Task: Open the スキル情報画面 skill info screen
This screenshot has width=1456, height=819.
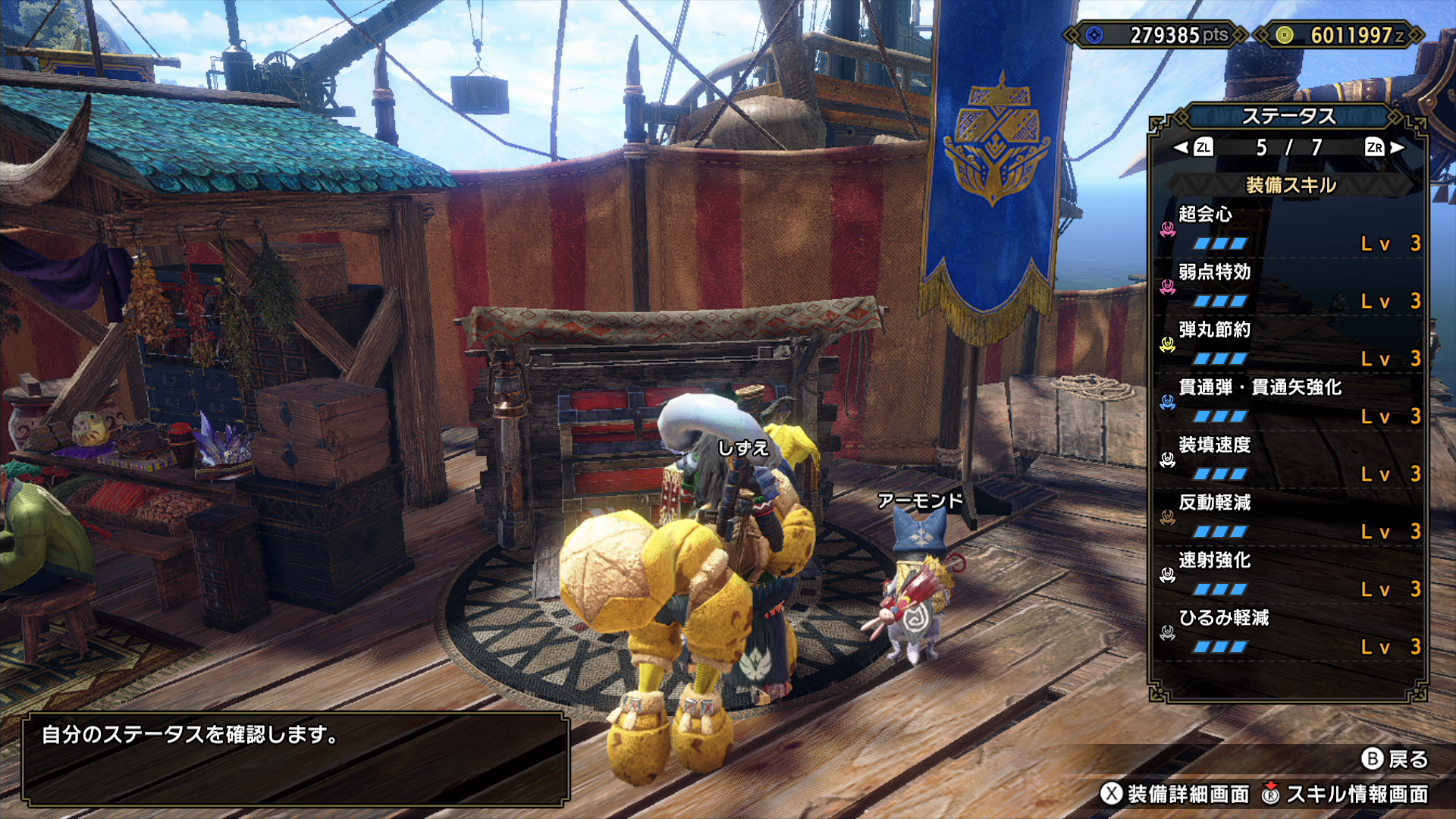Action: tap(1346, 794)
